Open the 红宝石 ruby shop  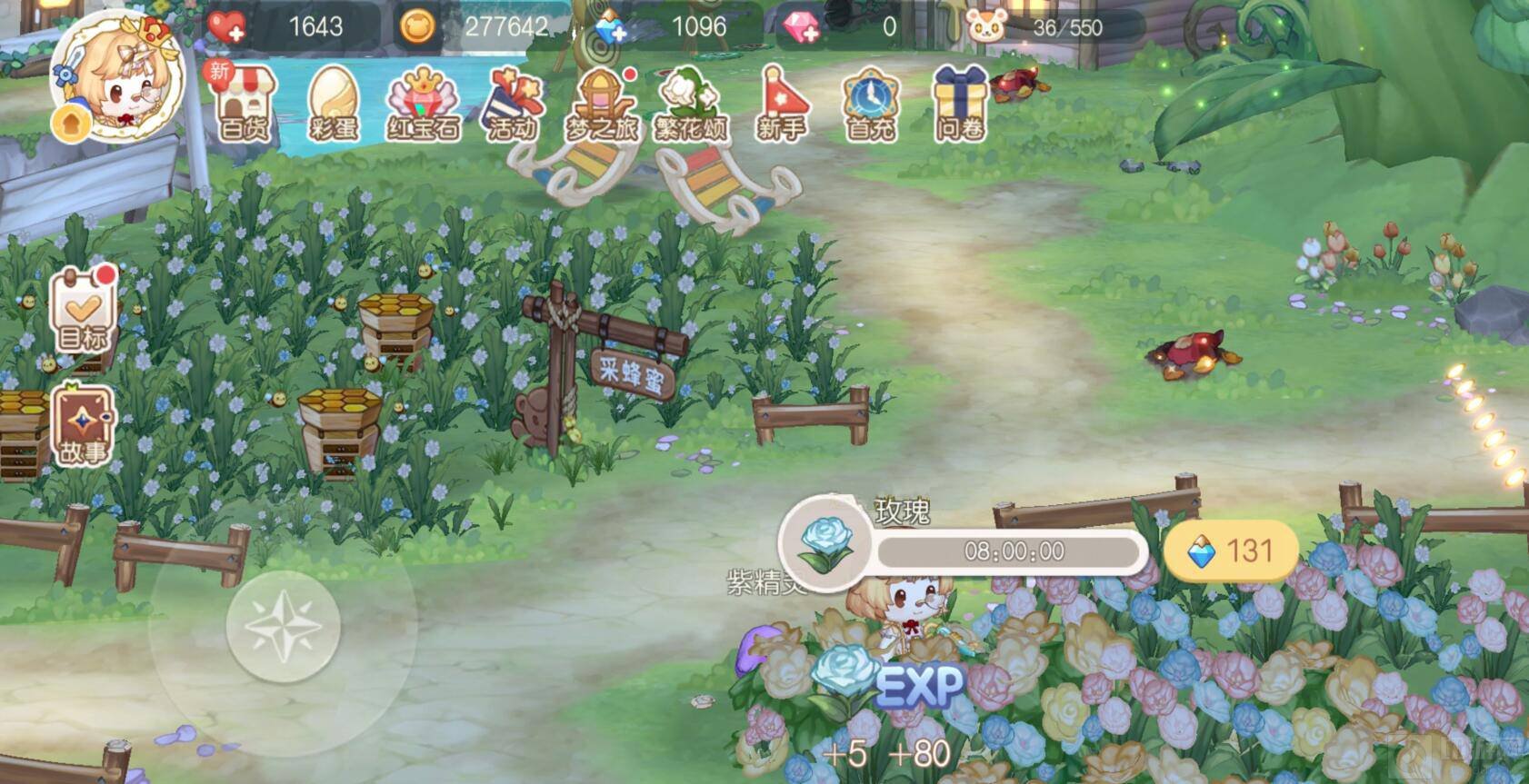click(x=423, y=104)
